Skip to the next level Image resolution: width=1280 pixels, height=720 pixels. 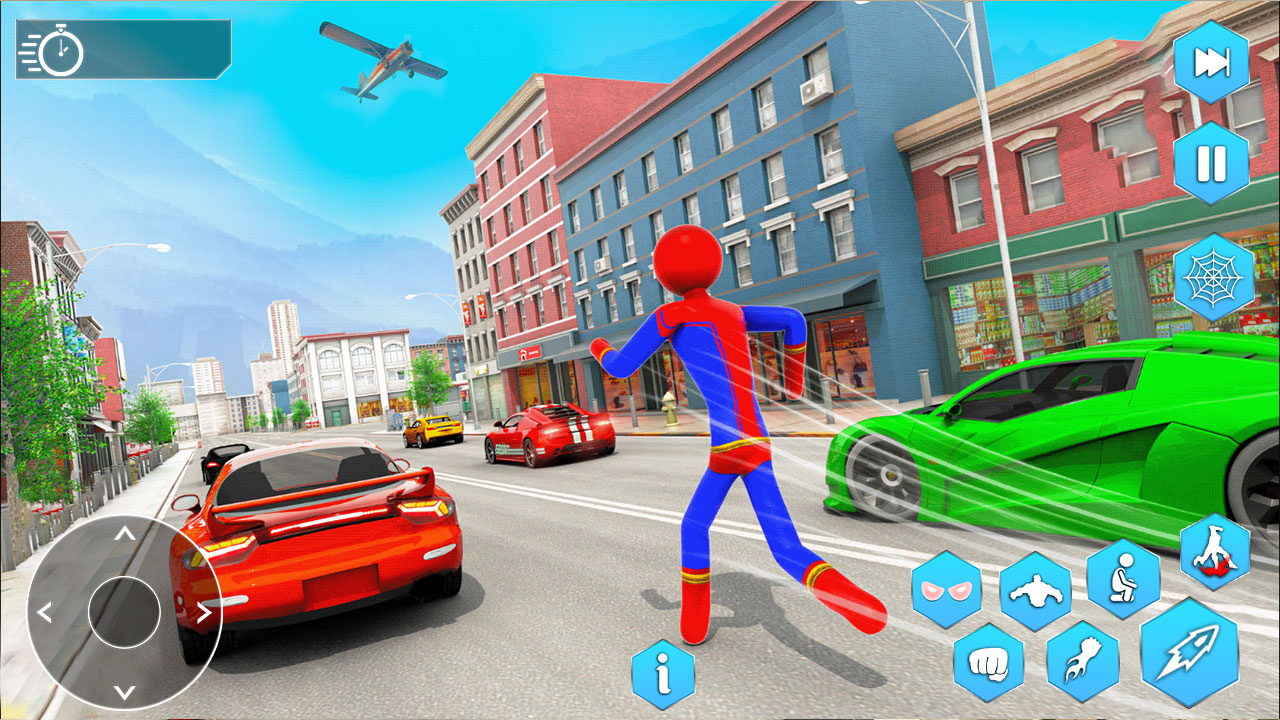click(x=1211, y=62)
